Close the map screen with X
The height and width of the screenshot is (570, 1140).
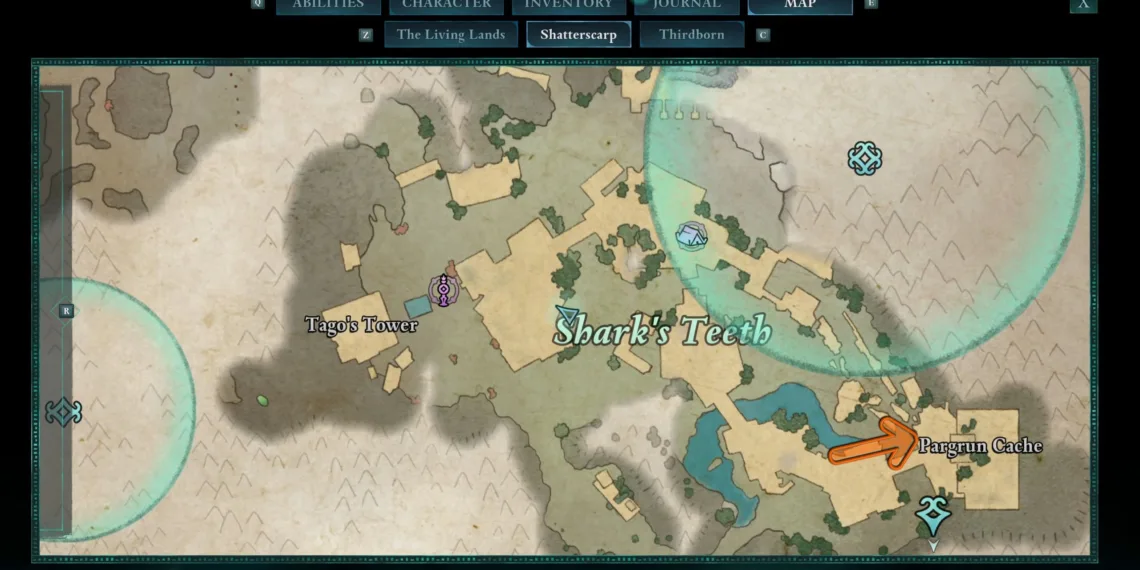pyautogui.click(x=1083, y=5)
